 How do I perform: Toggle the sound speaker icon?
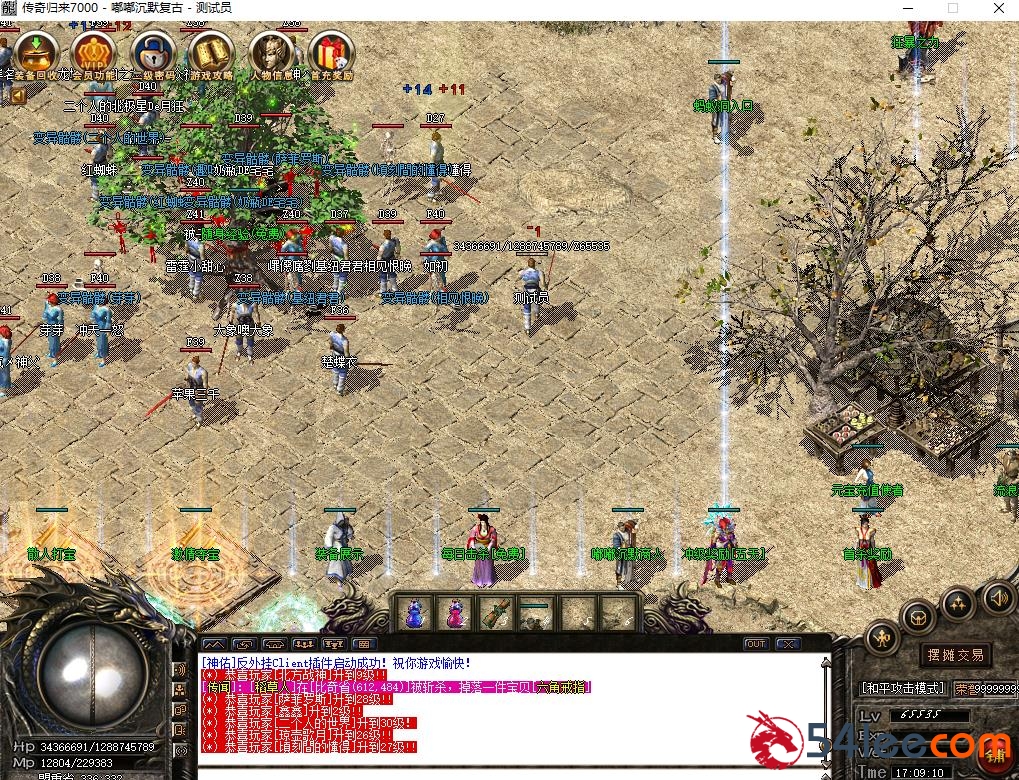tap(997, 597)
